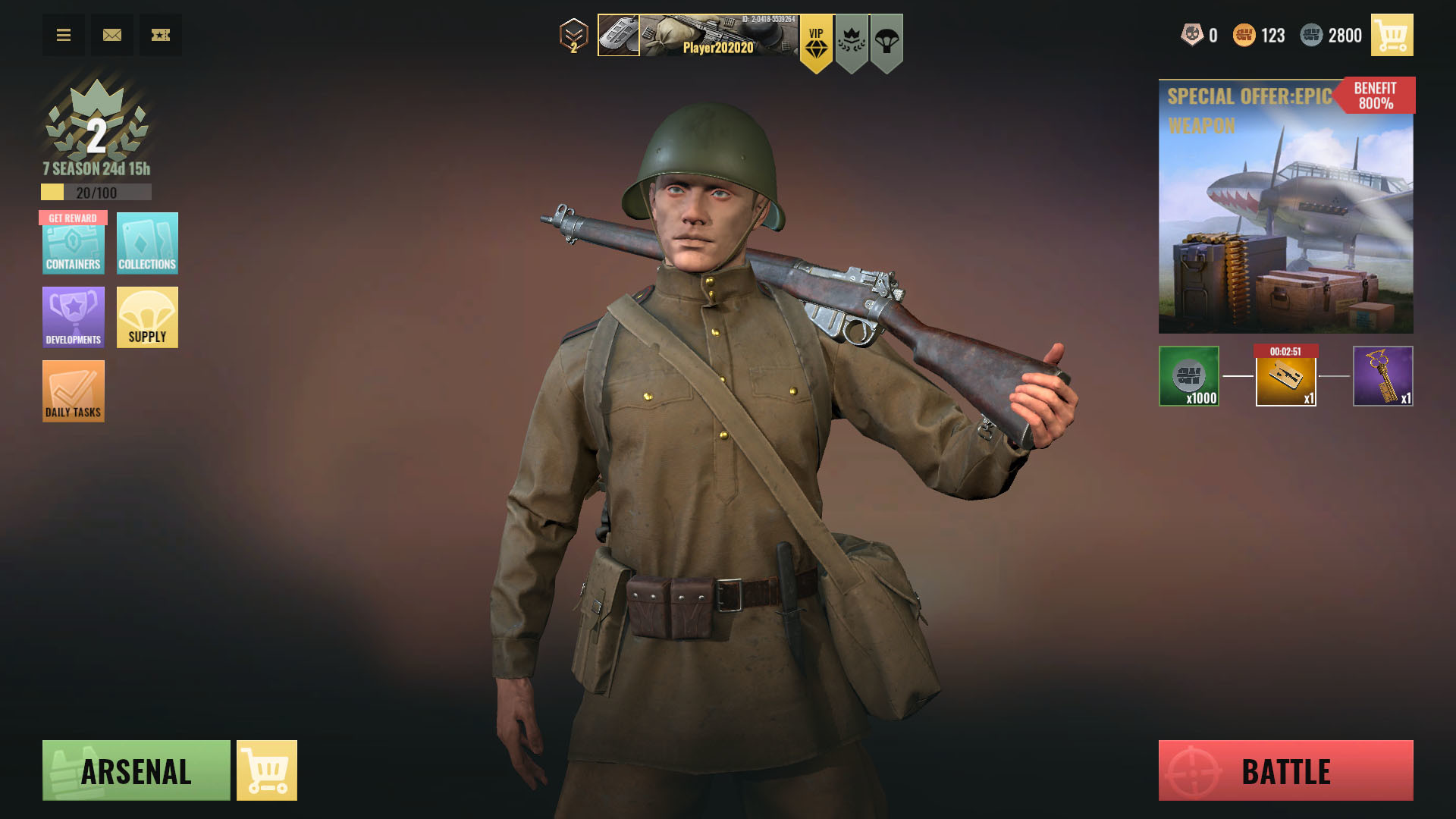This screenshot has height=819, width=1456.
Task: Open the Player202020 profile banner
Action: click(698, 36)
